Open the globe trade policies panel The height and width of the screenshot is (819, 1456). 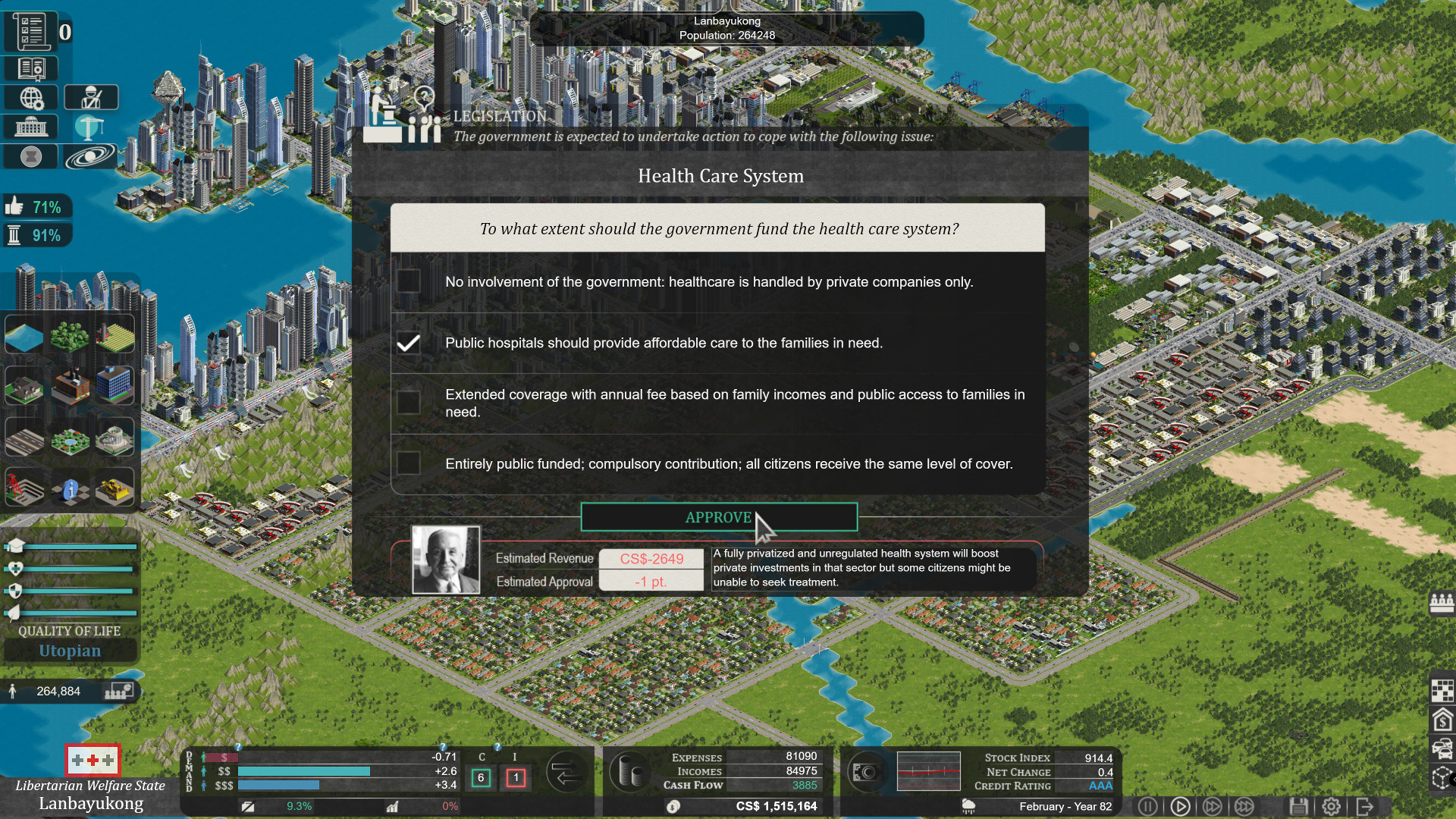pyautogui.click(x=30, y=97)
